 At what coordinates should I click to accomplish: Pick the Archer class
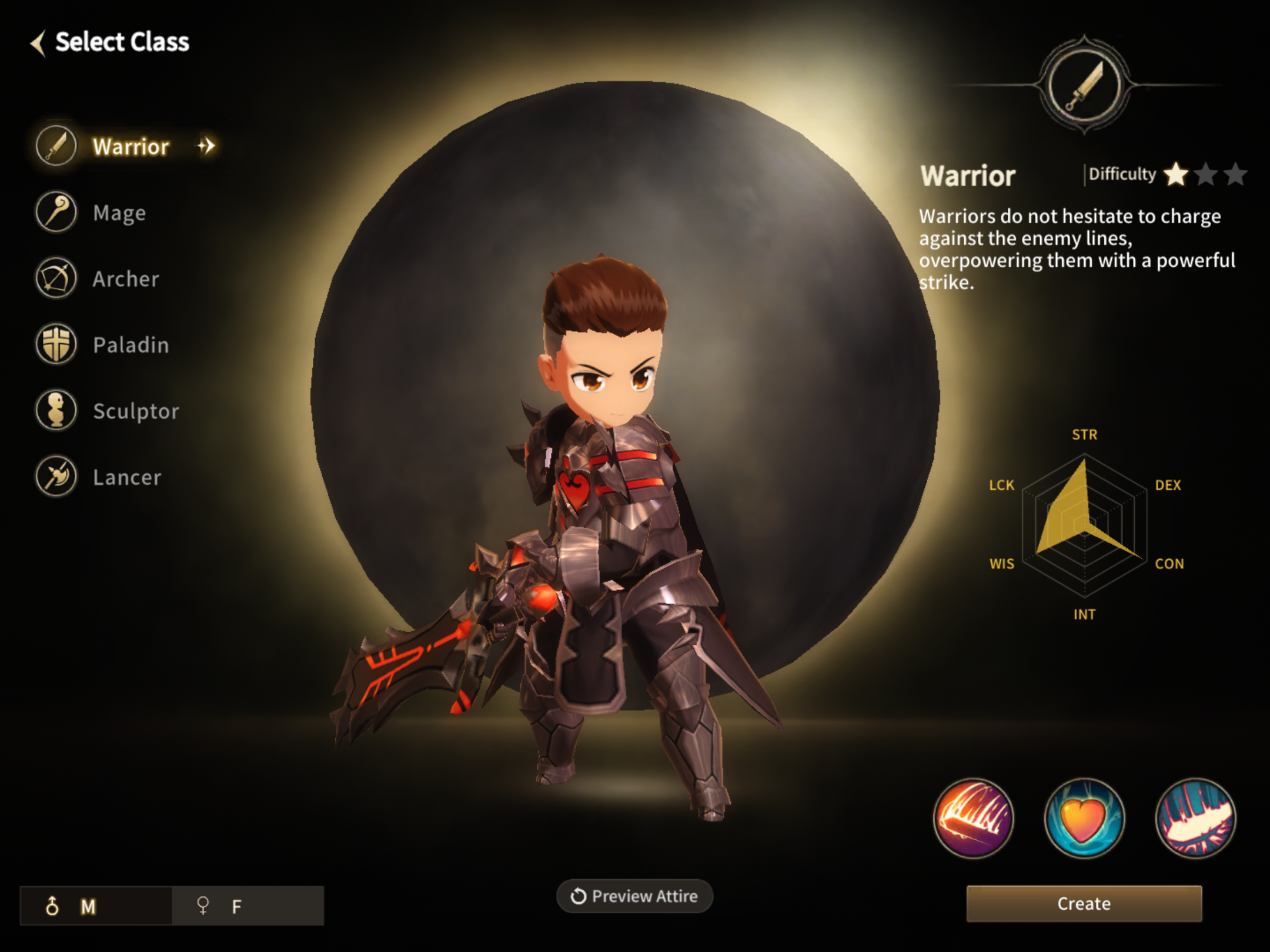[125, 279]
